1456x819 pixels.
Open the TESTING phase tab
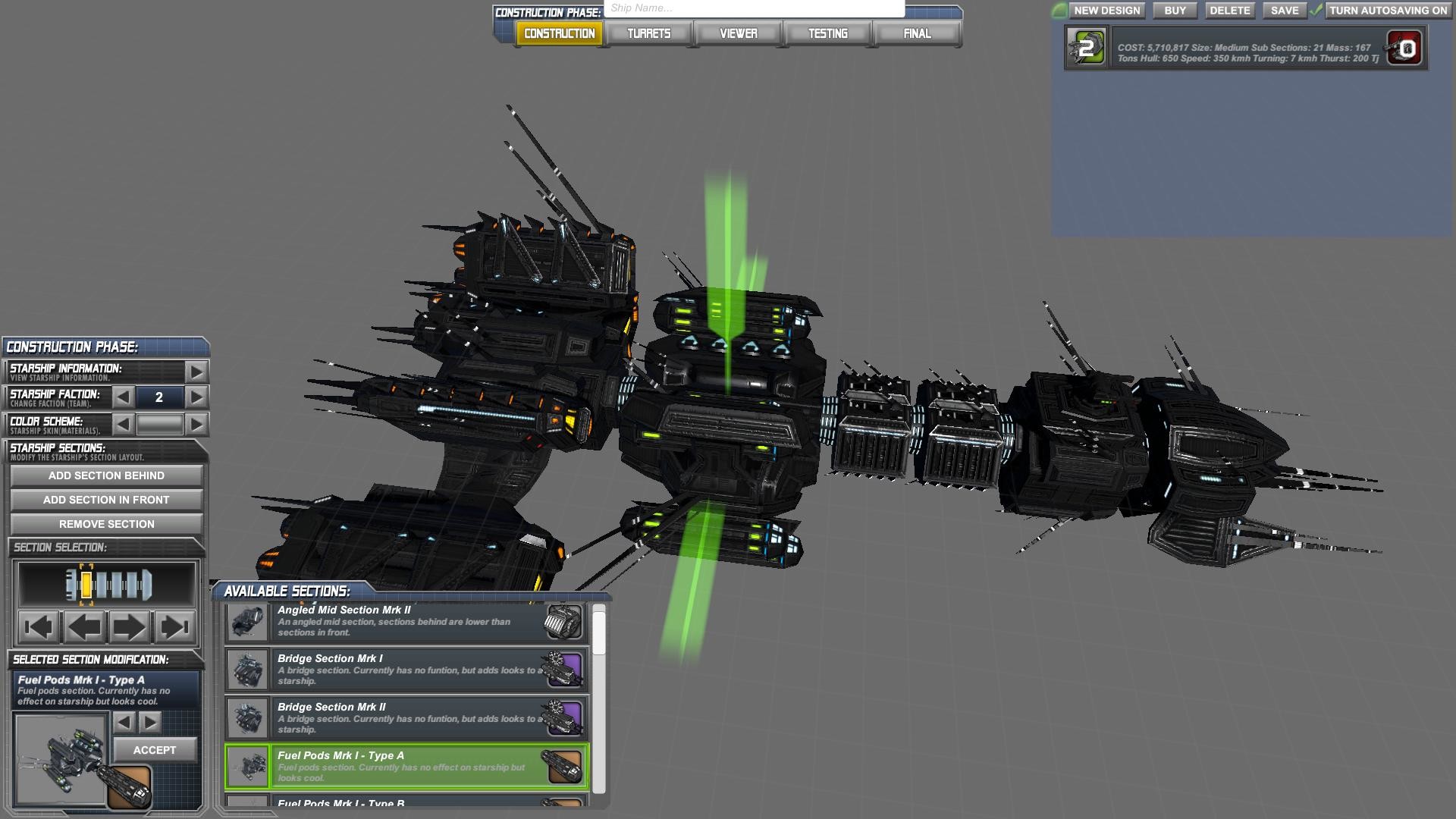828,33
